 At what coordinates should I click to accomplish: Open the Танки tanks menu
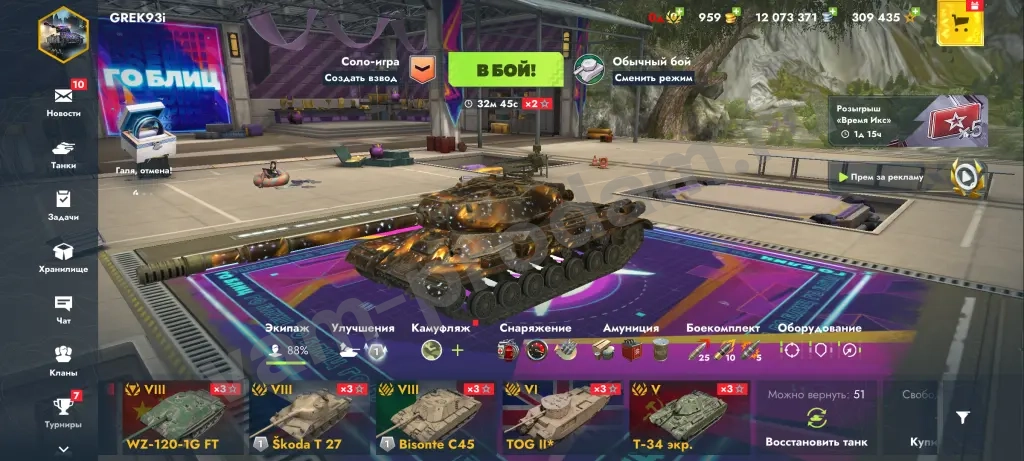[63, 153]
